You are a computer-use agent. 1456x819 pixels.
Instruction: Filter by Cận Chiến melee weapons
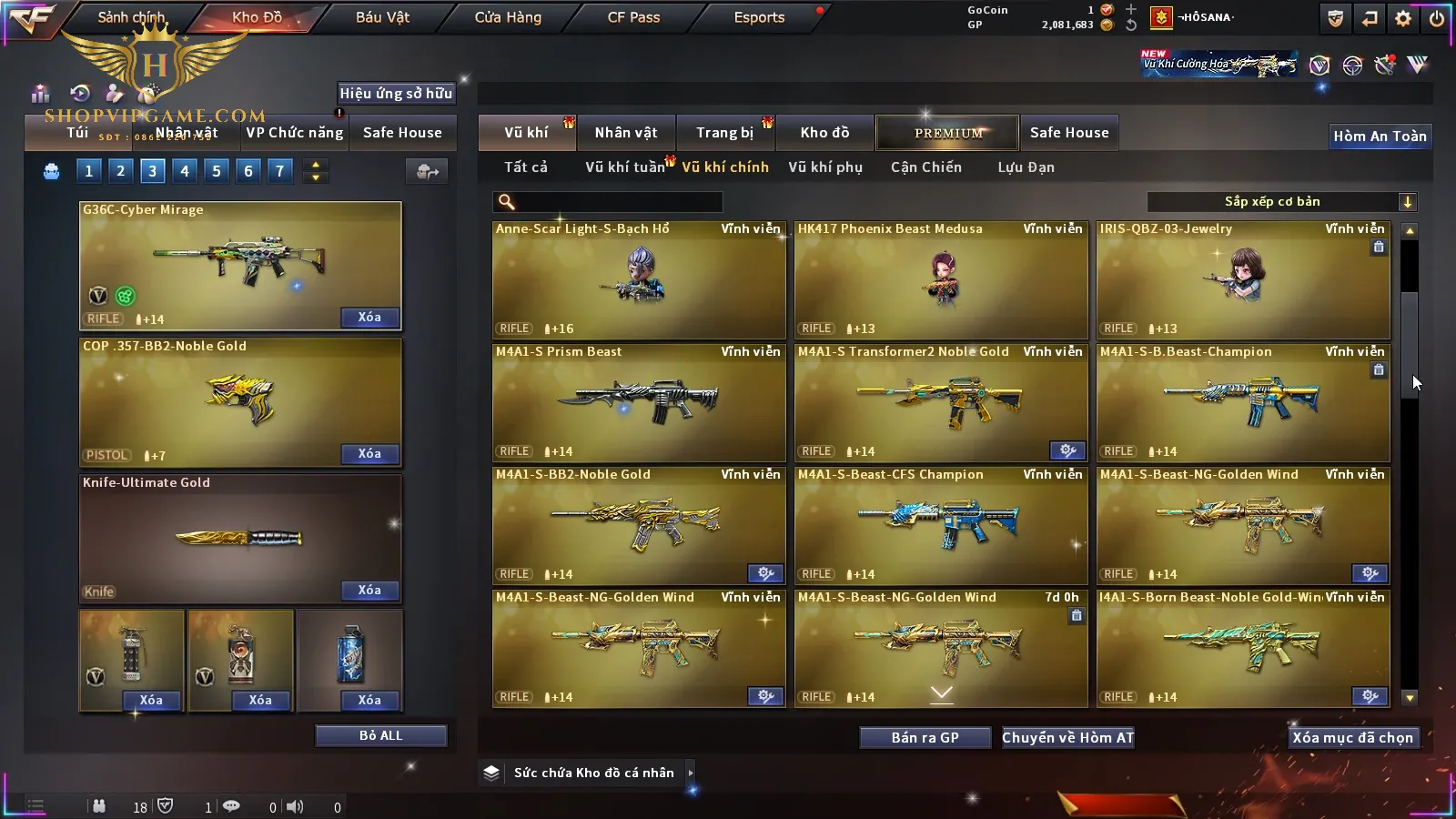(x=925, y=167)
